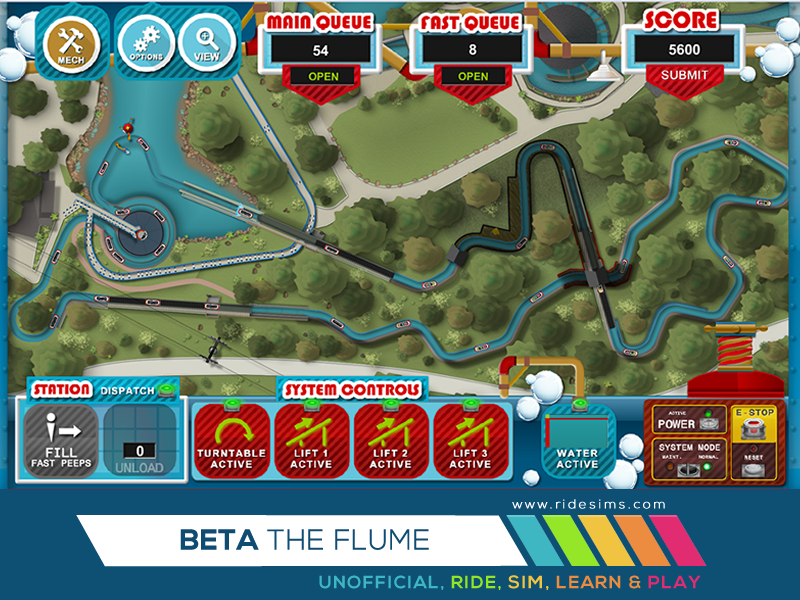Submit the current score

coord(685,75)
